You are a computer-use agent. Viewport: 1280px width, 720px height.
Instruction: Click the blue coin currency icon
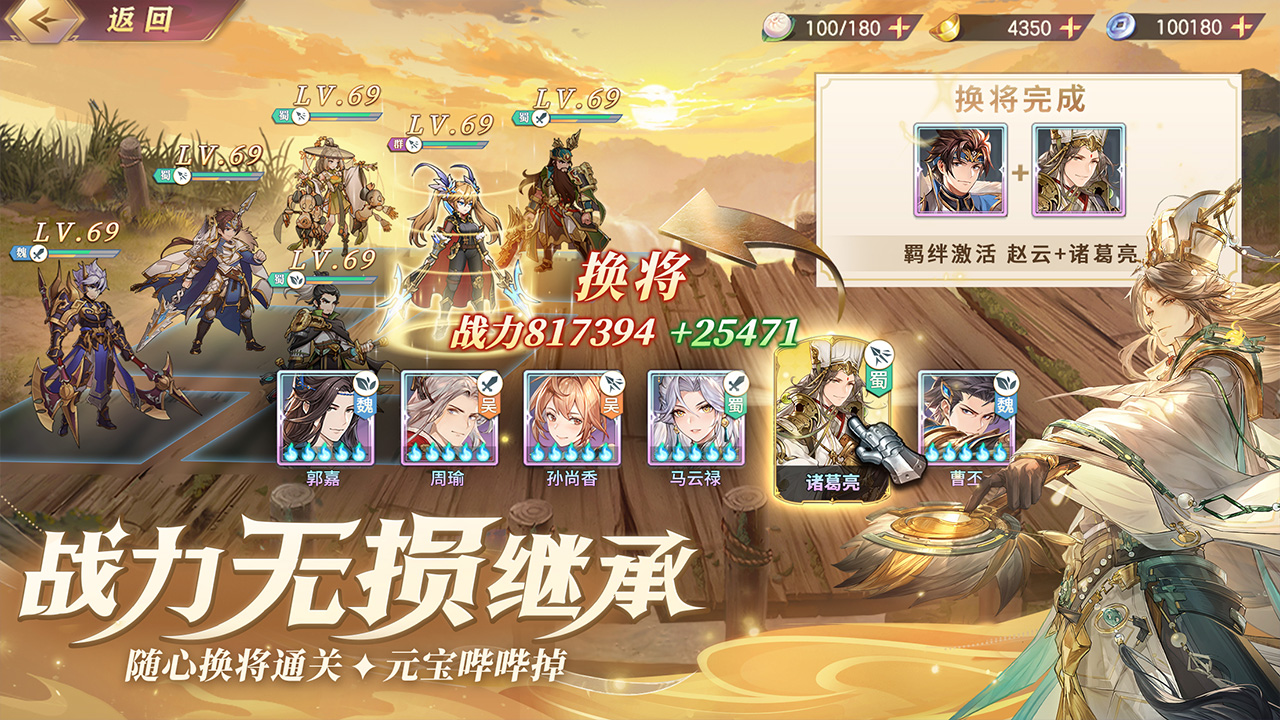pyautogui.click(x=1122, y=27)
